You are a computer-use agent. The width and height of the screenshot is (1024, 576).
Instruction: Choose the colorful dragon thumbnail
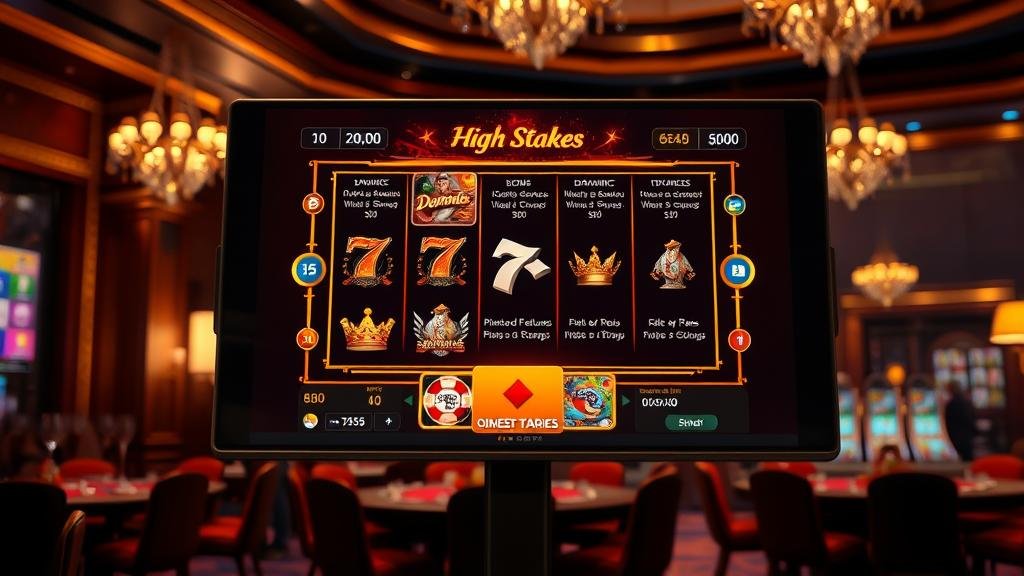[589, 401]
